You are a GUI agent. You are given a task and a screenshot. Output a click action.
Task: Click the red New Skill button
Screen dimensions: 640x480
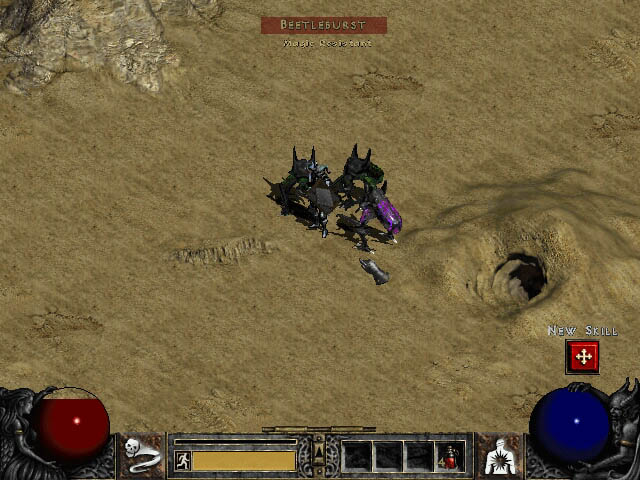(582, 356)
